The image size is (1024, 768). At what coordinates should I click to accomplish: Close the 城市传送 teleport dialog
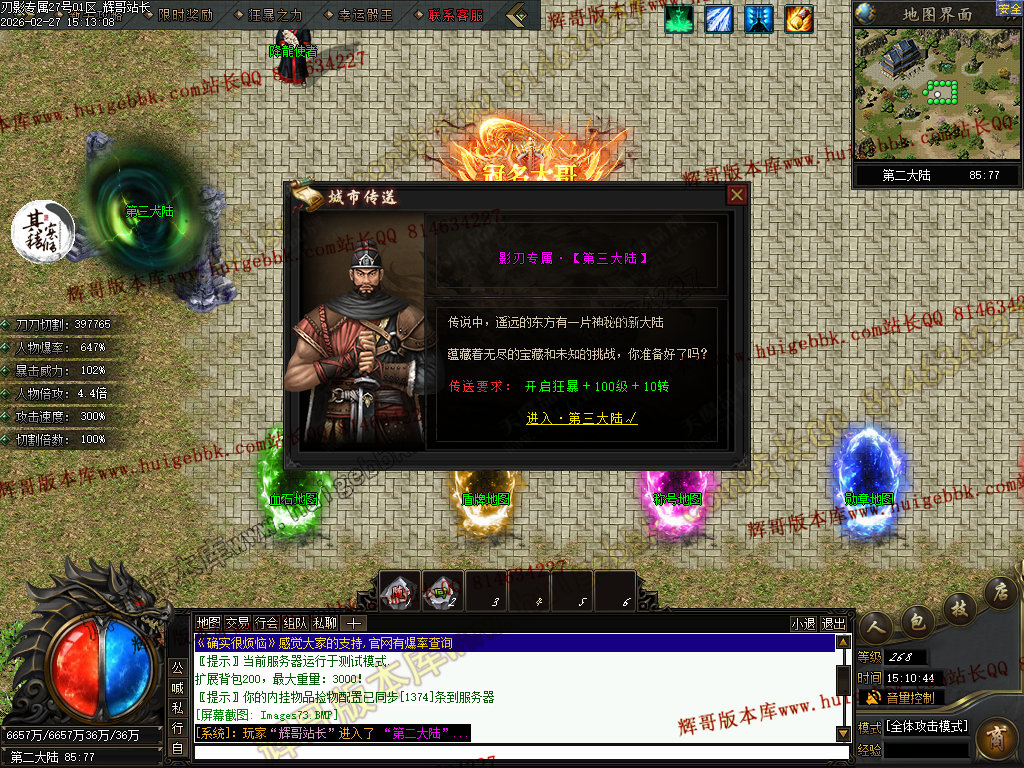[737, 195]
